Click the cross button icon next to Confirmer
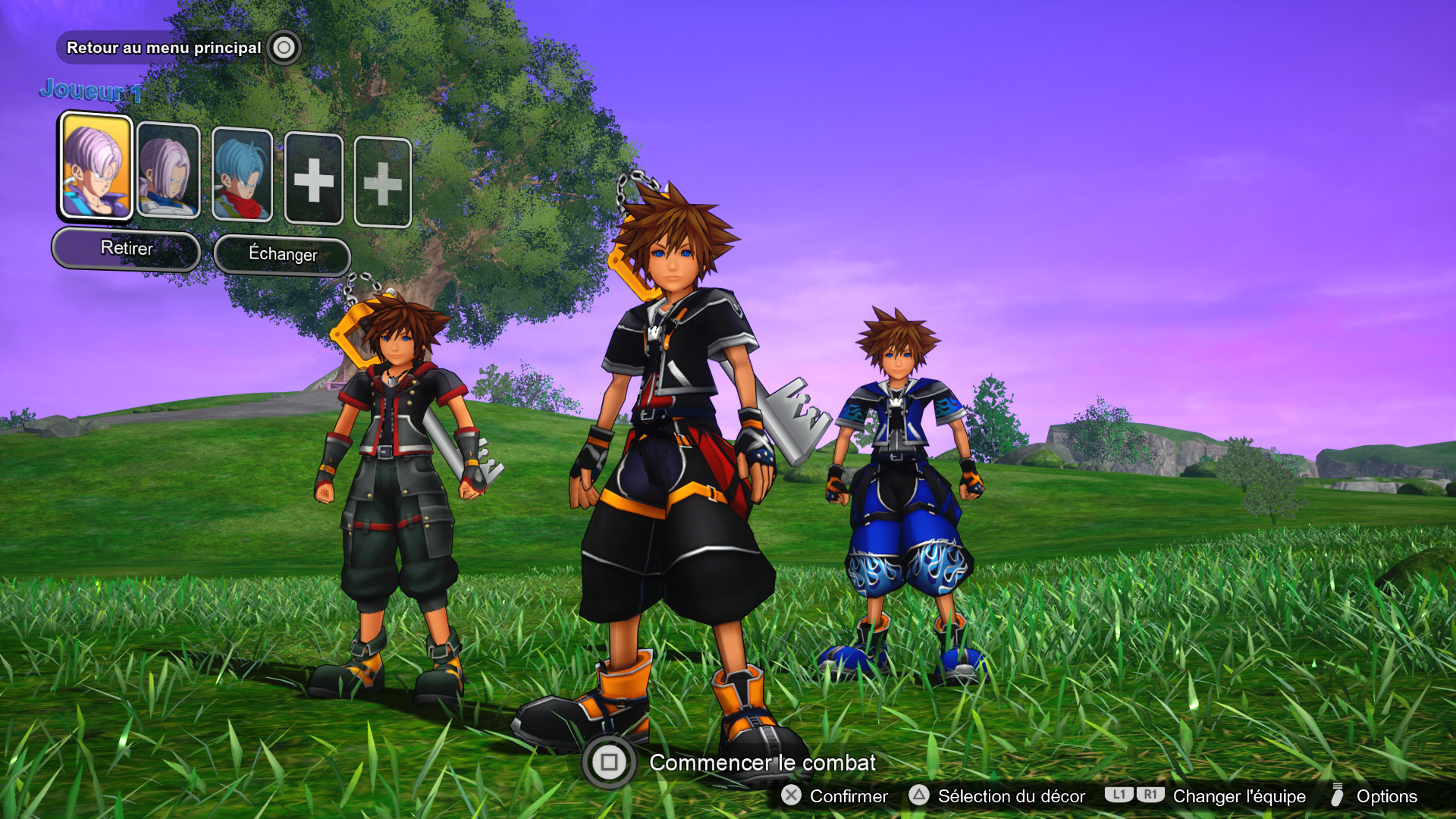Image resolution: width=1456 pixels, height=819 pixels. [x=791, y=796]
